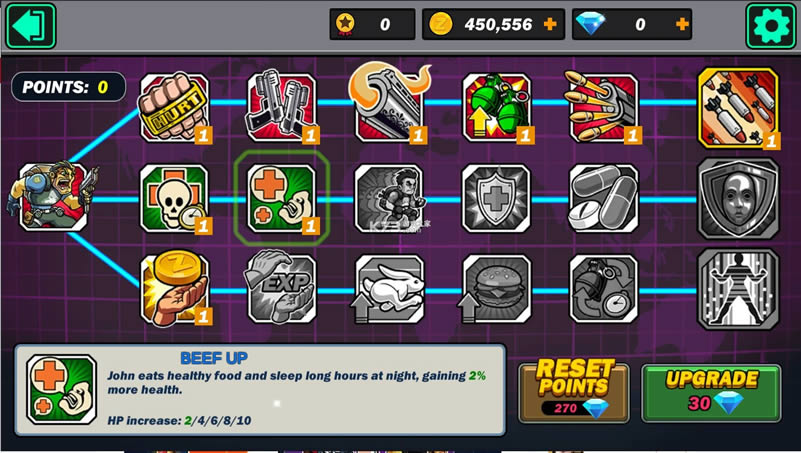Select the flaming shotgun skill
This screenshot has width=801, height=453.
[389, 105]
